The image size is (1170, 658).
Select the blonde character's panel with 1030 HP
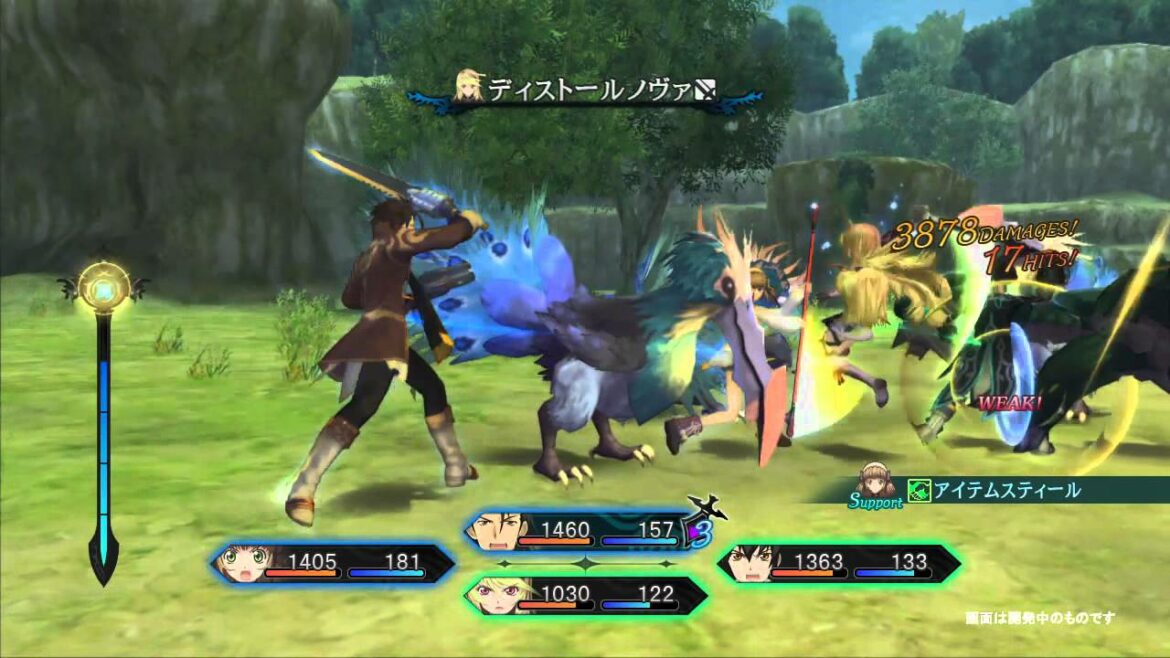click(x=587, y=596)
